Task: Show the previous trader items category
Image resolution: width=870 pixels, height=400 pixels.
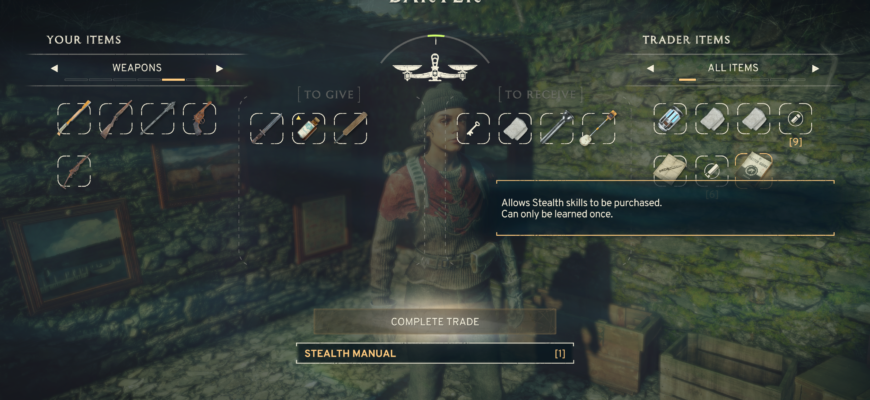Action: point(650,68)
